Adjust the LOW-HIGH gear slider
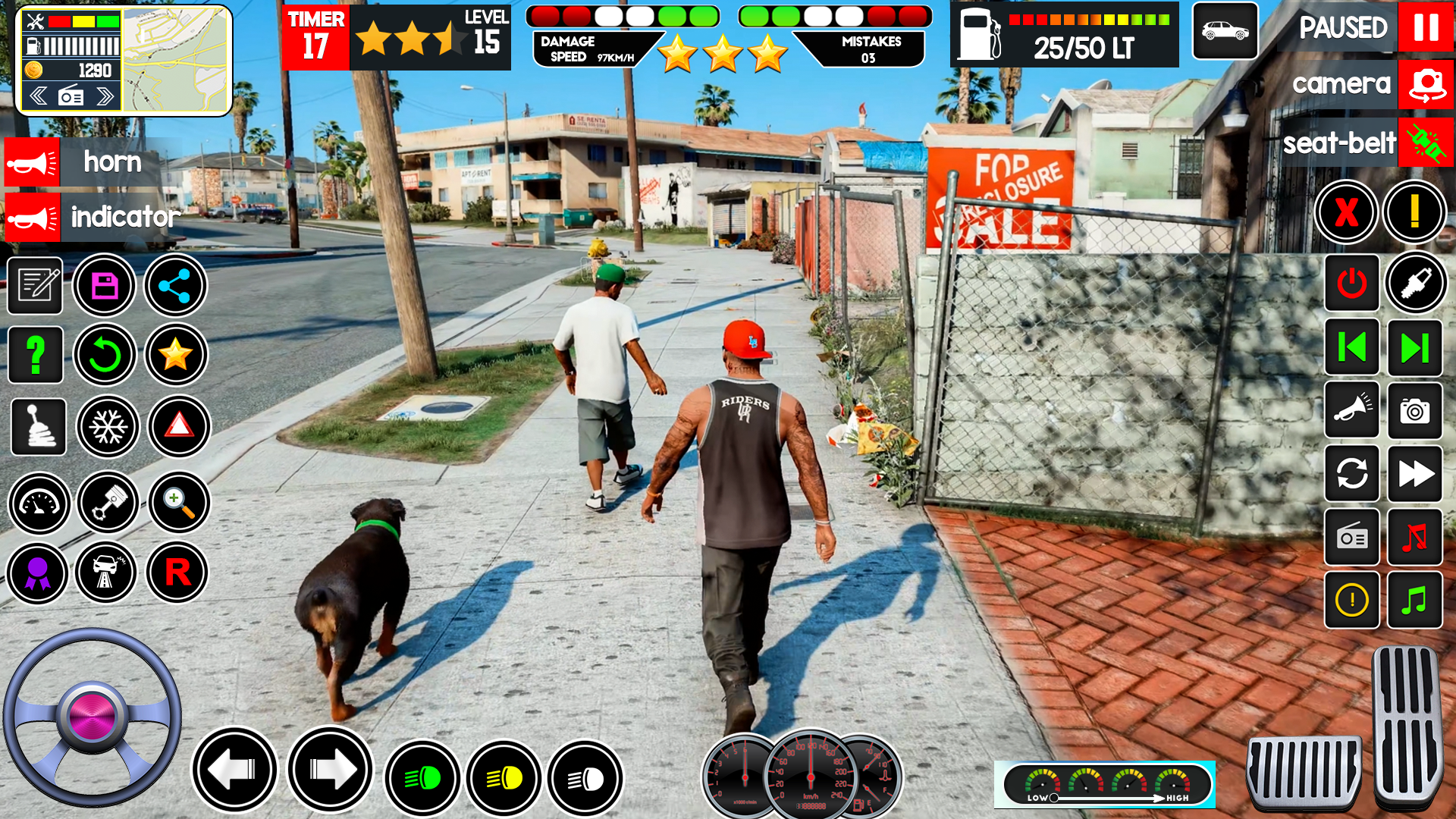The height and width of the screenshot is (819, 1456). click(1053, 798)
